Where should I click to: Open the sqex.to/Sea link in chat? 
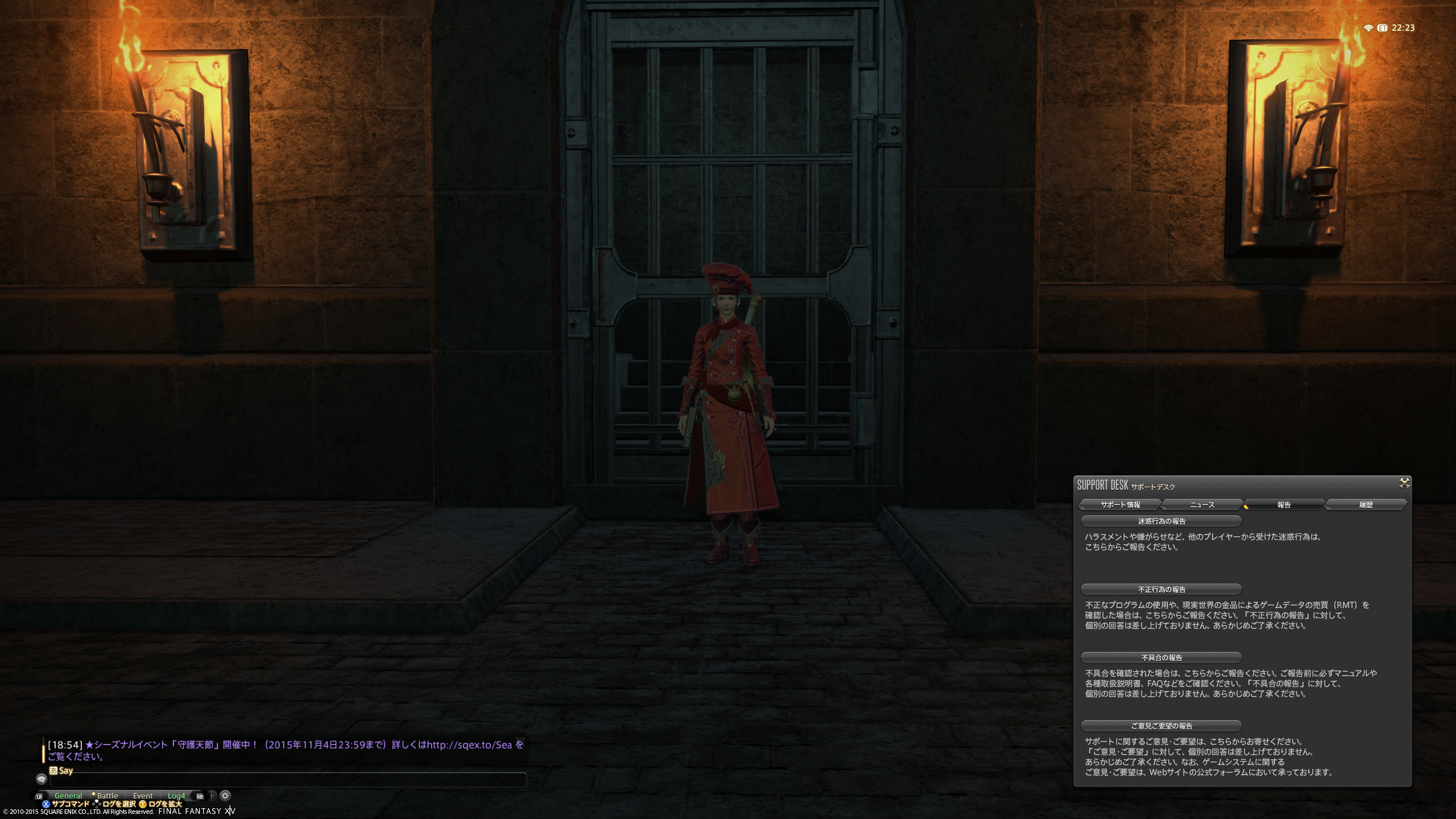click(469, 745)
